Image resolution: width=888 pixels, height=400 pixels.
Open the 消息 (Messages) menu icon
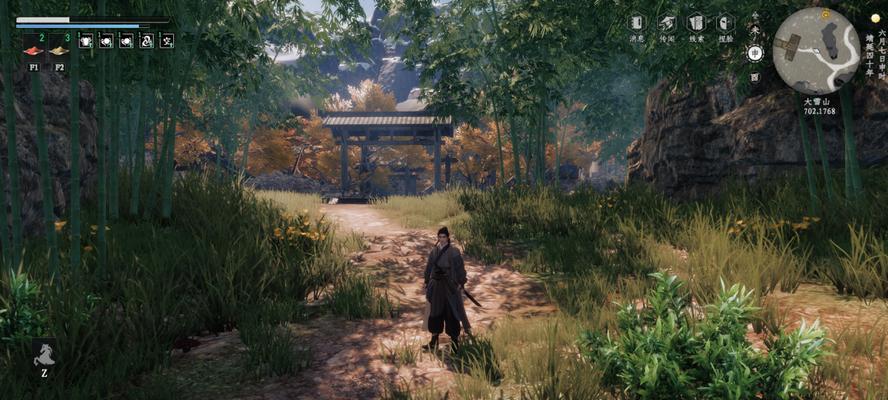coord(637,22)
